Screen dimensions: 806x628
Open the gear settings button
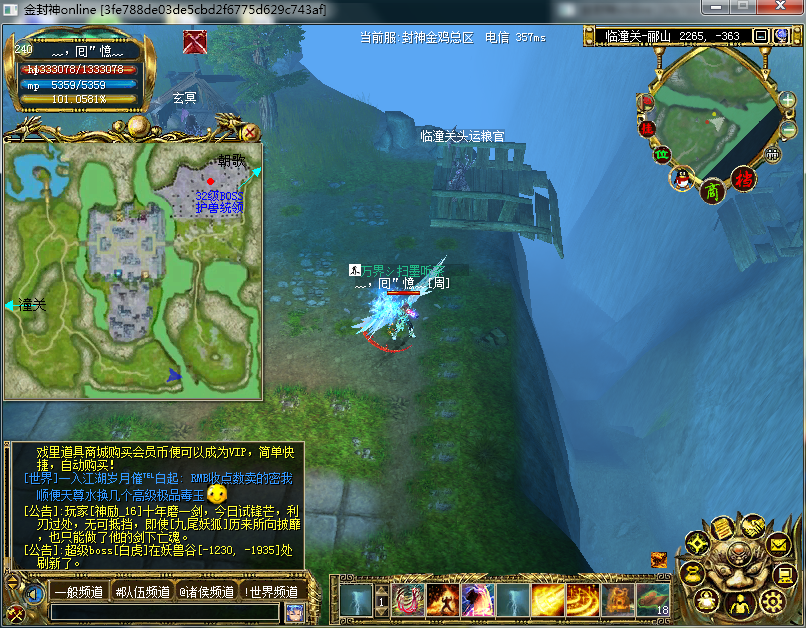(x=771, y=601)
